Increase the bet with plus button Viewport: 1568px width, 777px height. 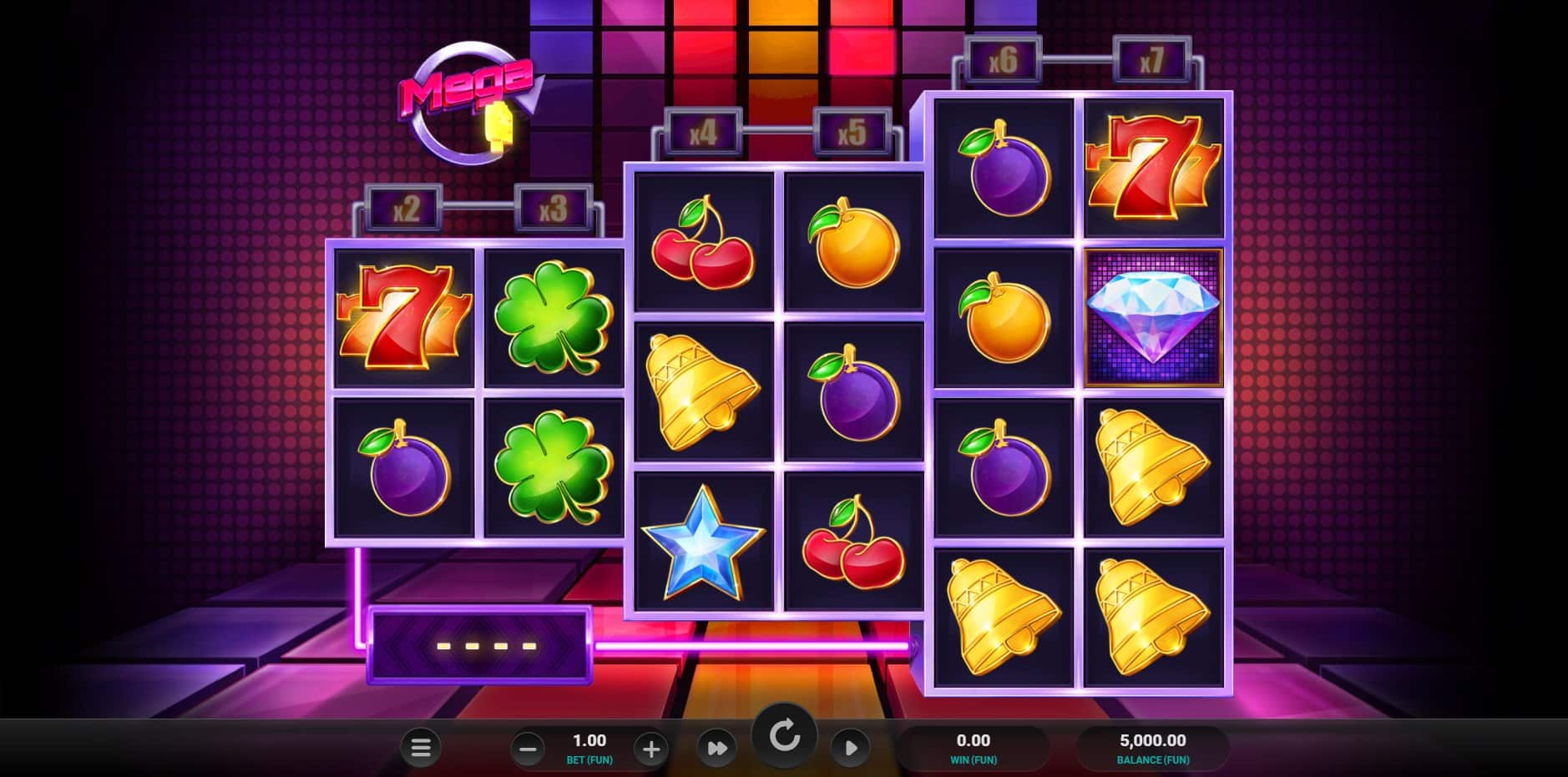tap(650, 749)
